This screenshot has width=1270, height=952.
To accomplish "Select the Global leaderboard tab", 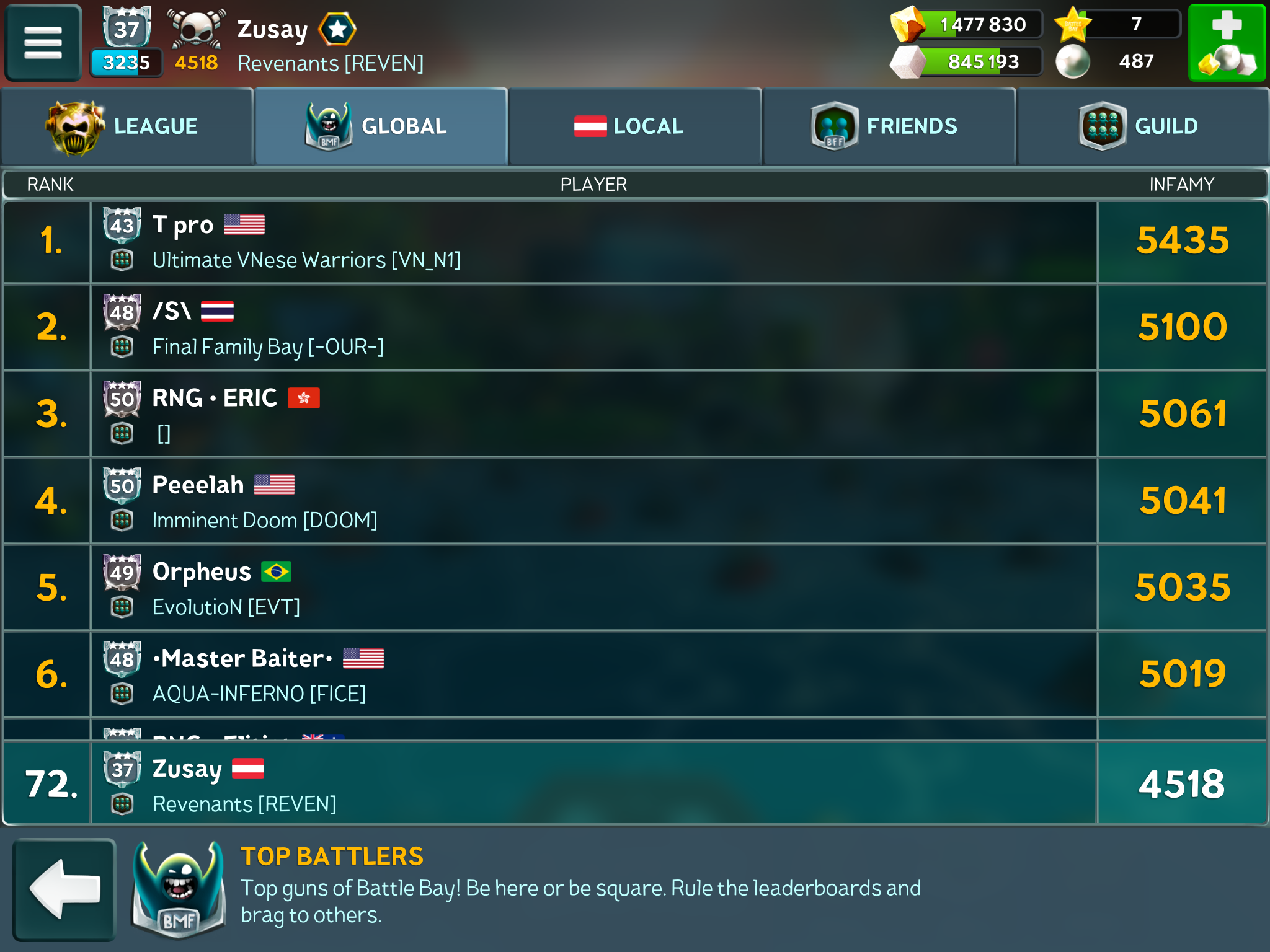I will click(381, 126).
